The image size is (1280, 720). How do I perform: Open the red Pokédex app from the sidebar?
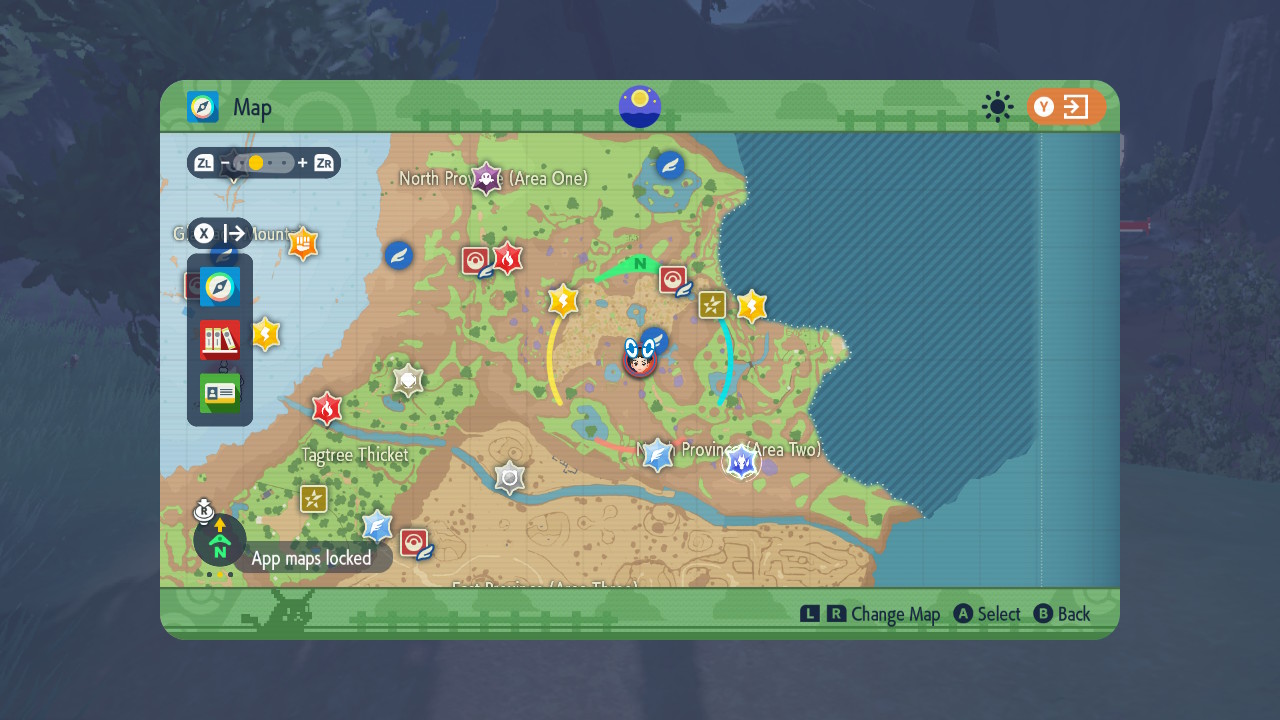click(218, 340)
